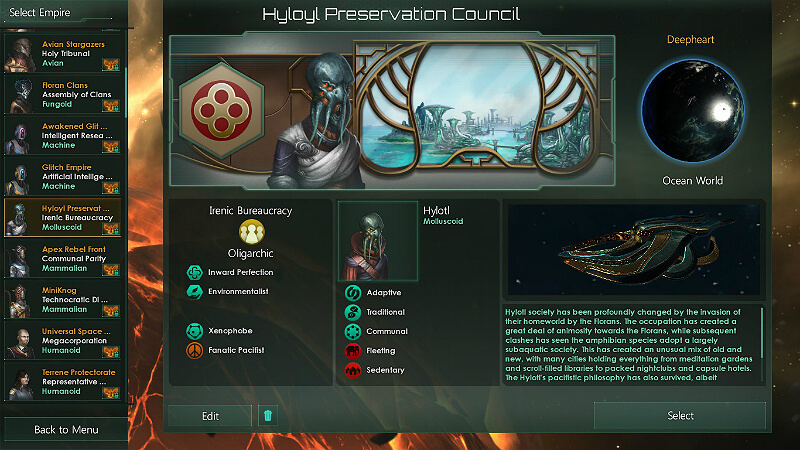
Task: Click the Inward Perfection civic icon
Action: (194, 272)
